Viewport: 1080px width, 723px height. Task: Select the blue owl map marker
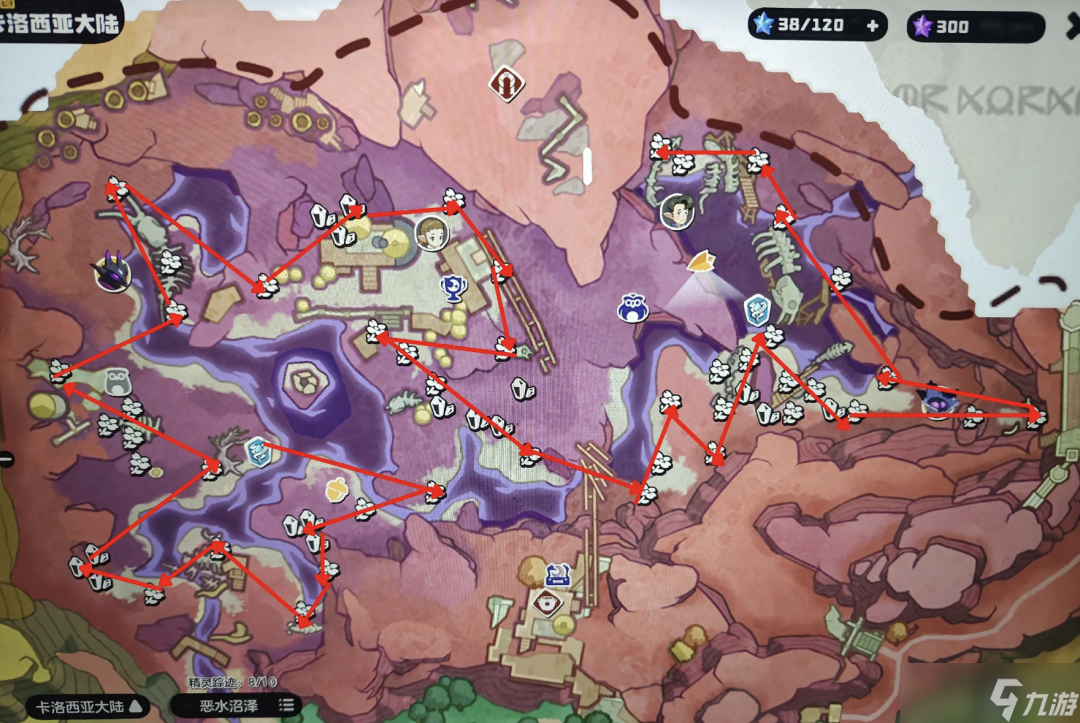click(632, 308)
